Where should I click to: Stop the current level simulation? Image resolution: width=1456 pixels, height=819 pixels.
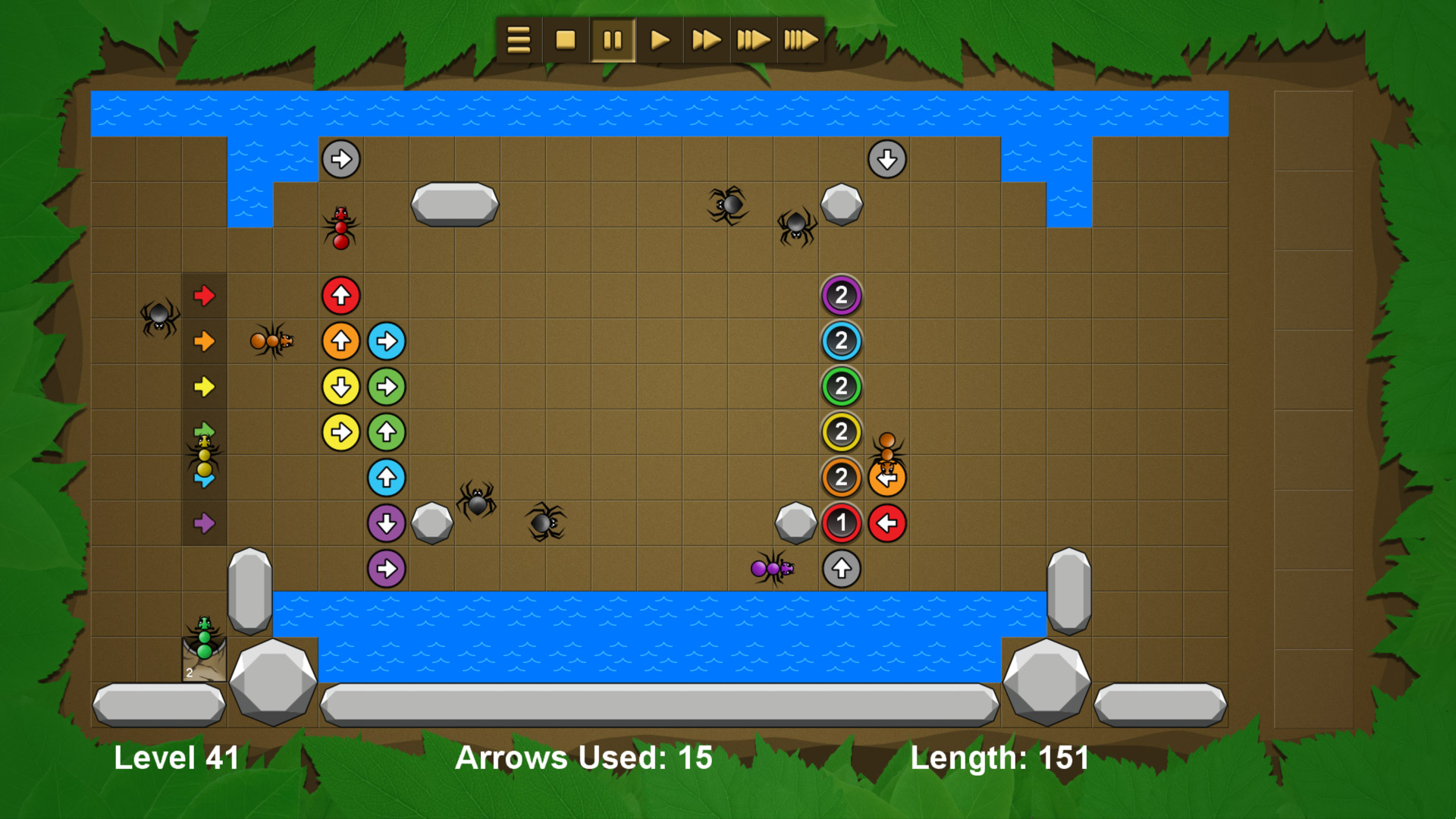[565, 40]
